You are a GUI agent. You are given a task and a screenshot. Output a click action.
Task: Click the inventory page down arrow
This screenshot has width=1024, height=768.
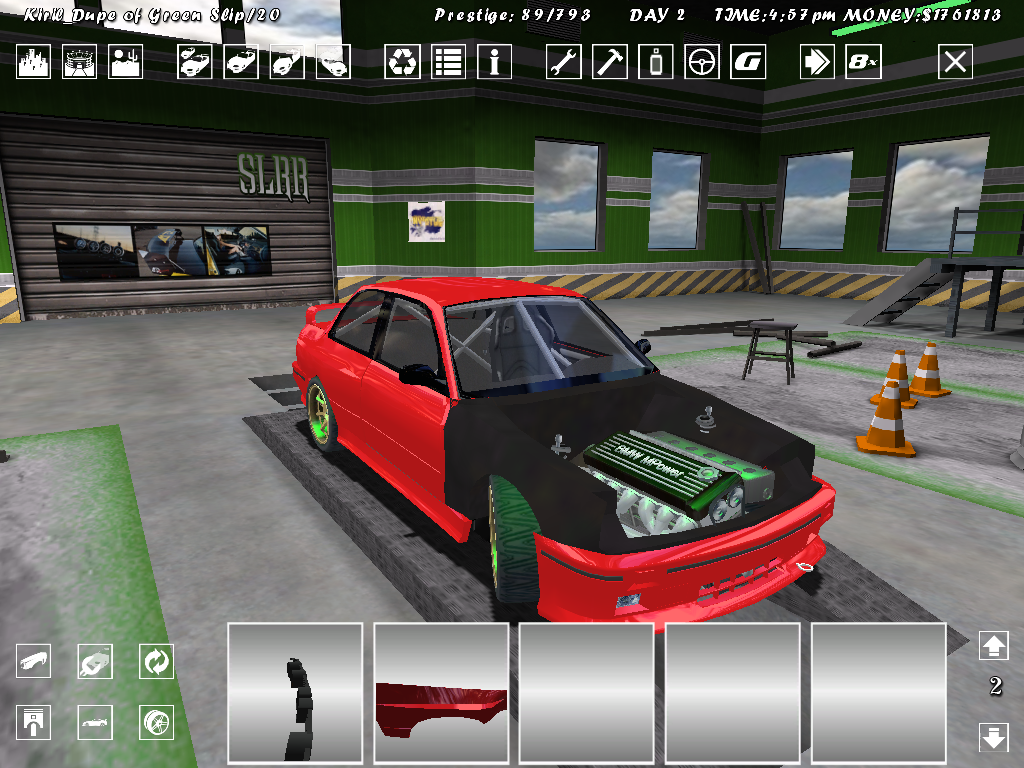point(993,738)
